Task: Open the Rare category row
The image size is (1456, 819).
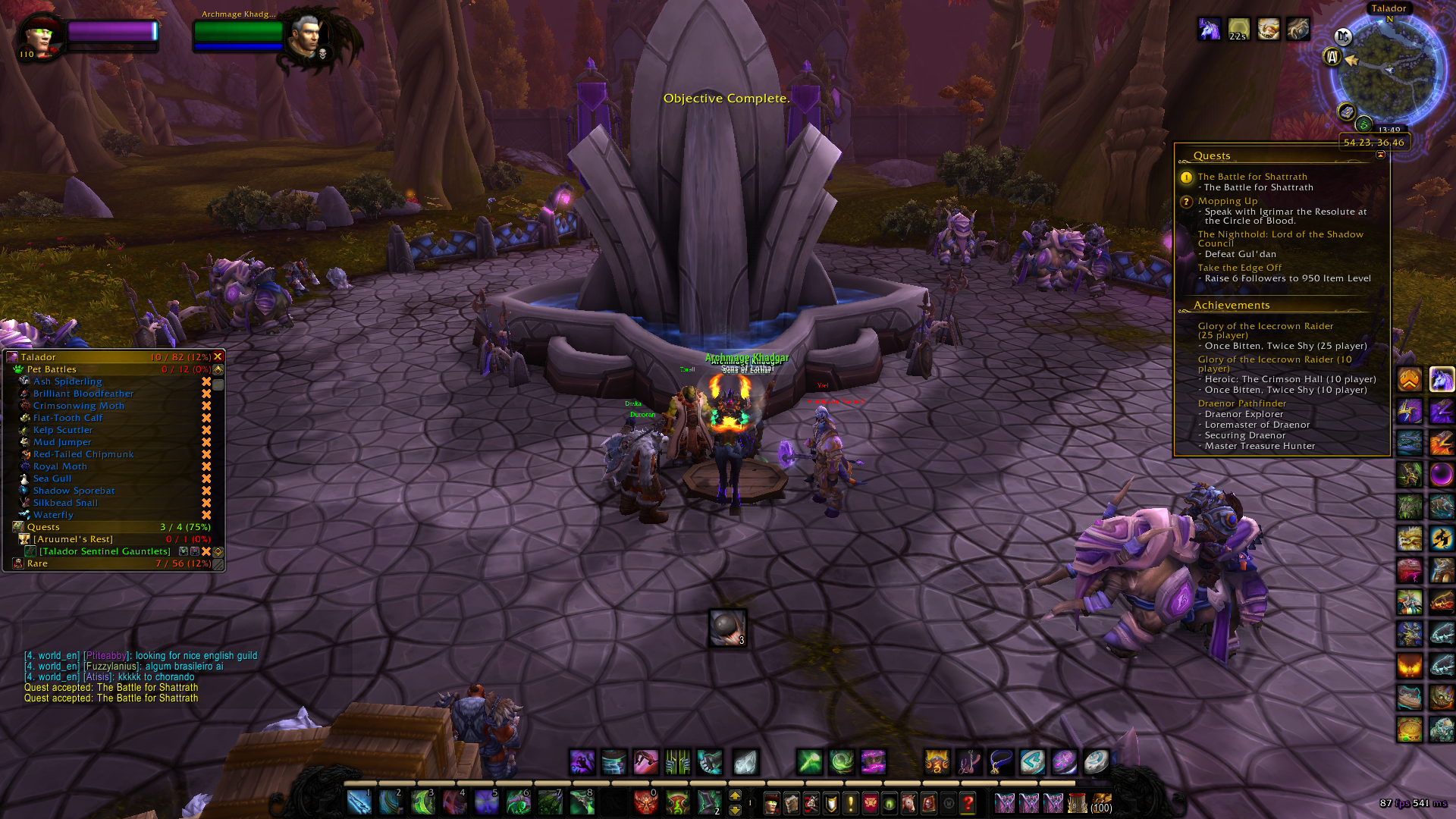Action: click(x=37, y=563)
